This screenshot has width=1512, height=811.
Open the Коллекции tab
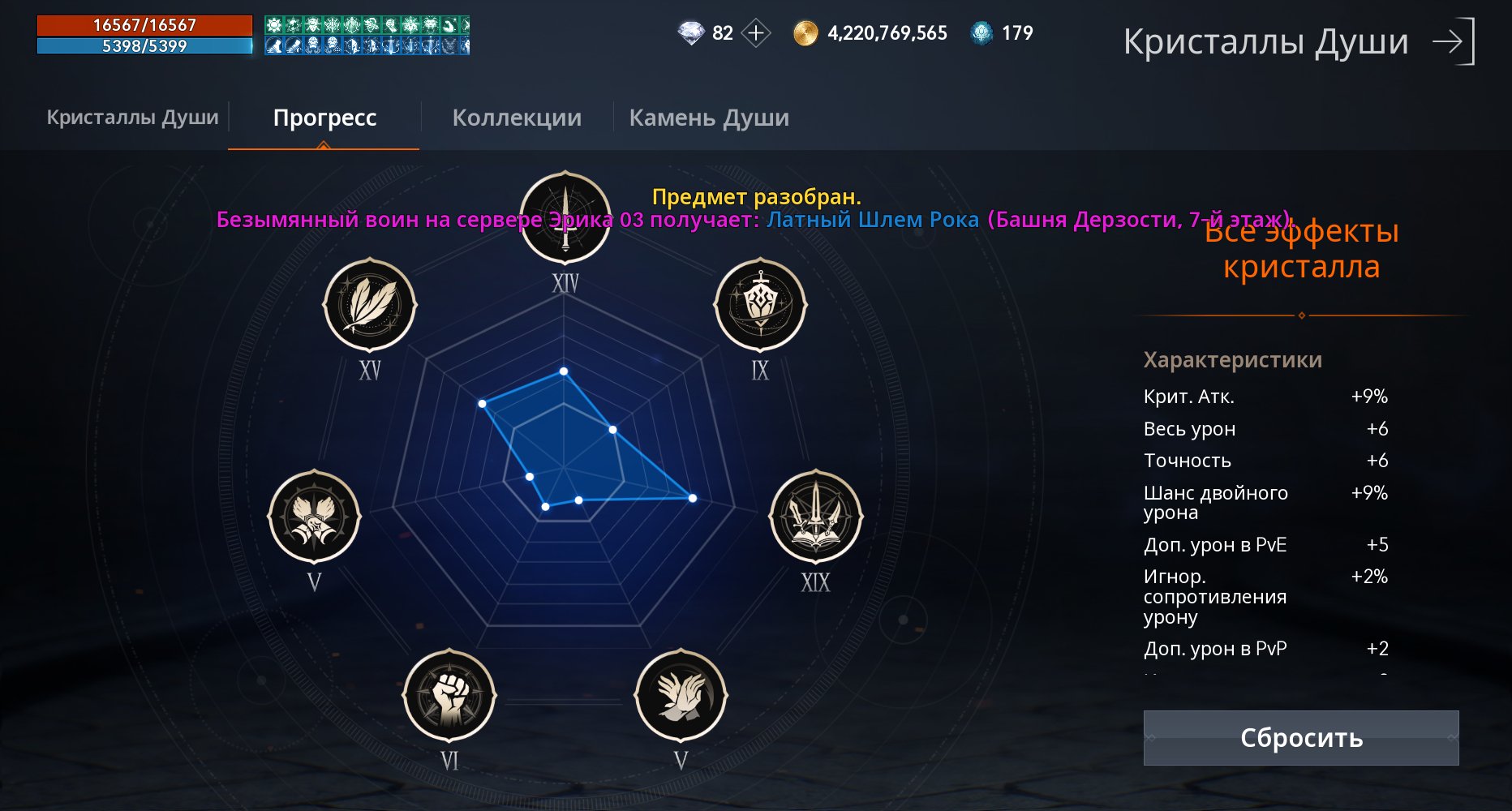(x=517, y=118)
